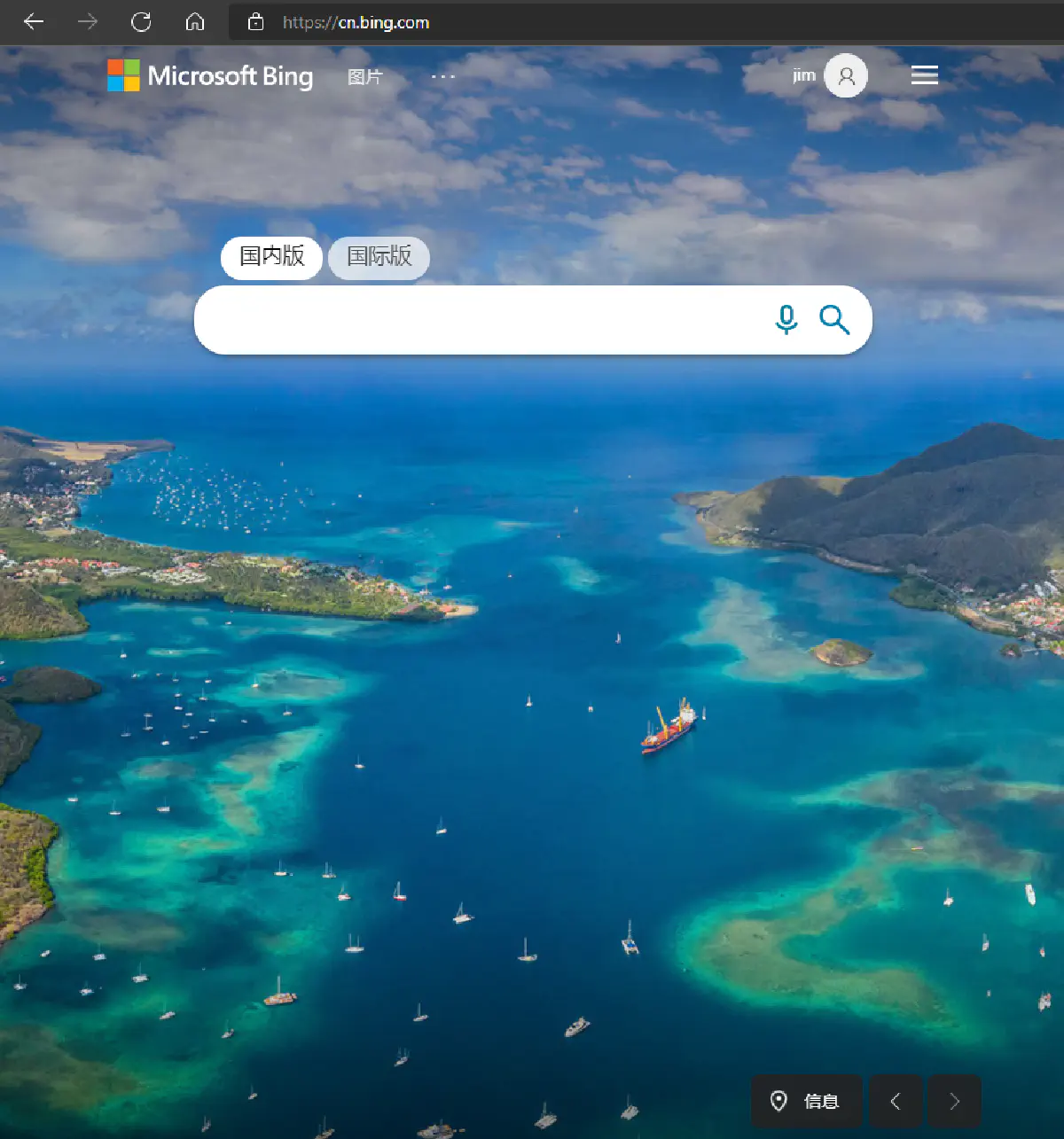This screenshot has height=1139, width=1064.
Task: Show the 信息 image info
Action: click(x=806, y=1101)
